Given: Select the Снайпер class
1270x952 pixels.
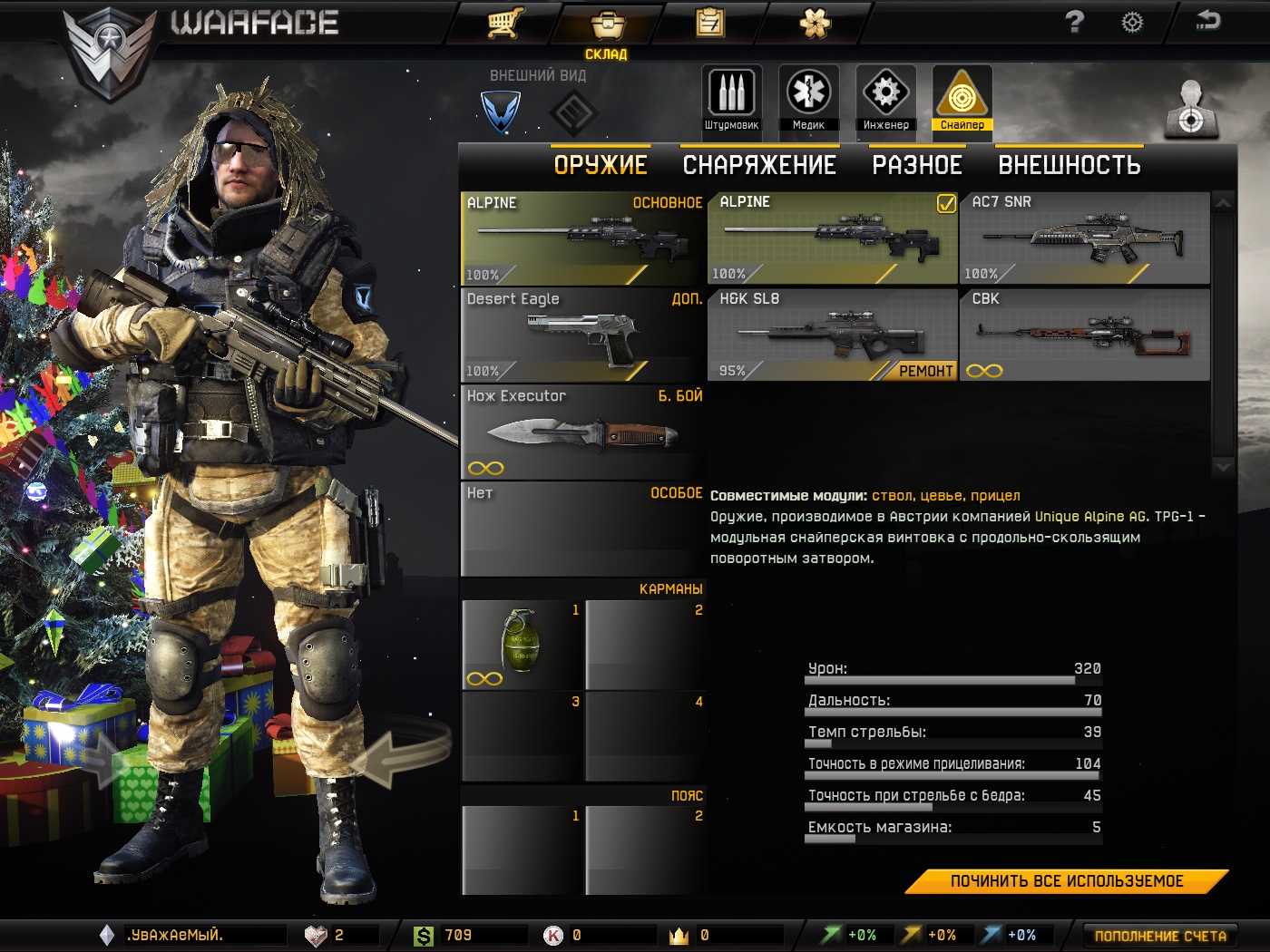Looking at the screenshot, I should 962,99.
